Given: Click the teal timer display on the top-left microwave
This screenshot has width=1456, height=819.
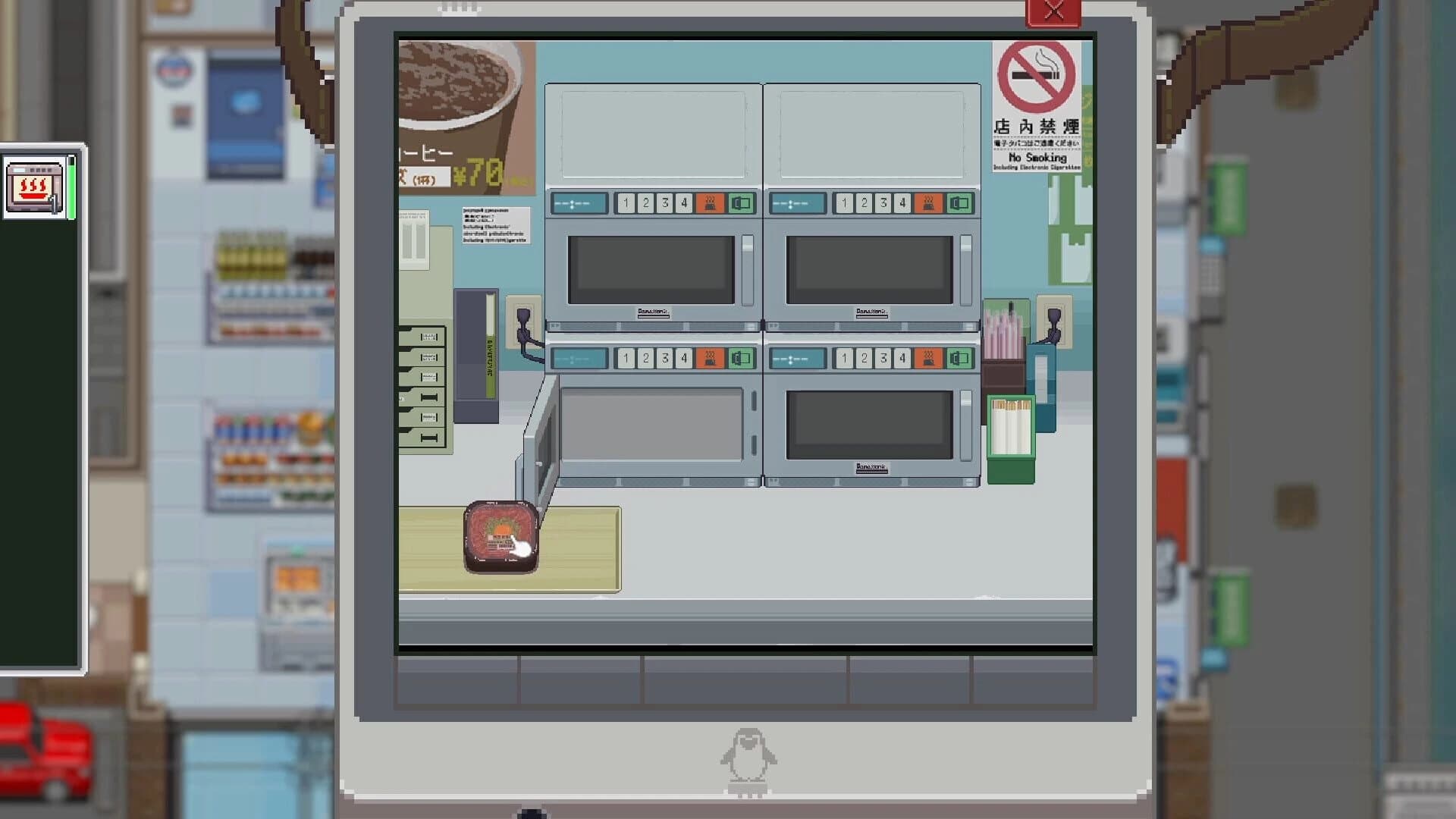Looking at the screenshot, I should click(x=578, y=202).
